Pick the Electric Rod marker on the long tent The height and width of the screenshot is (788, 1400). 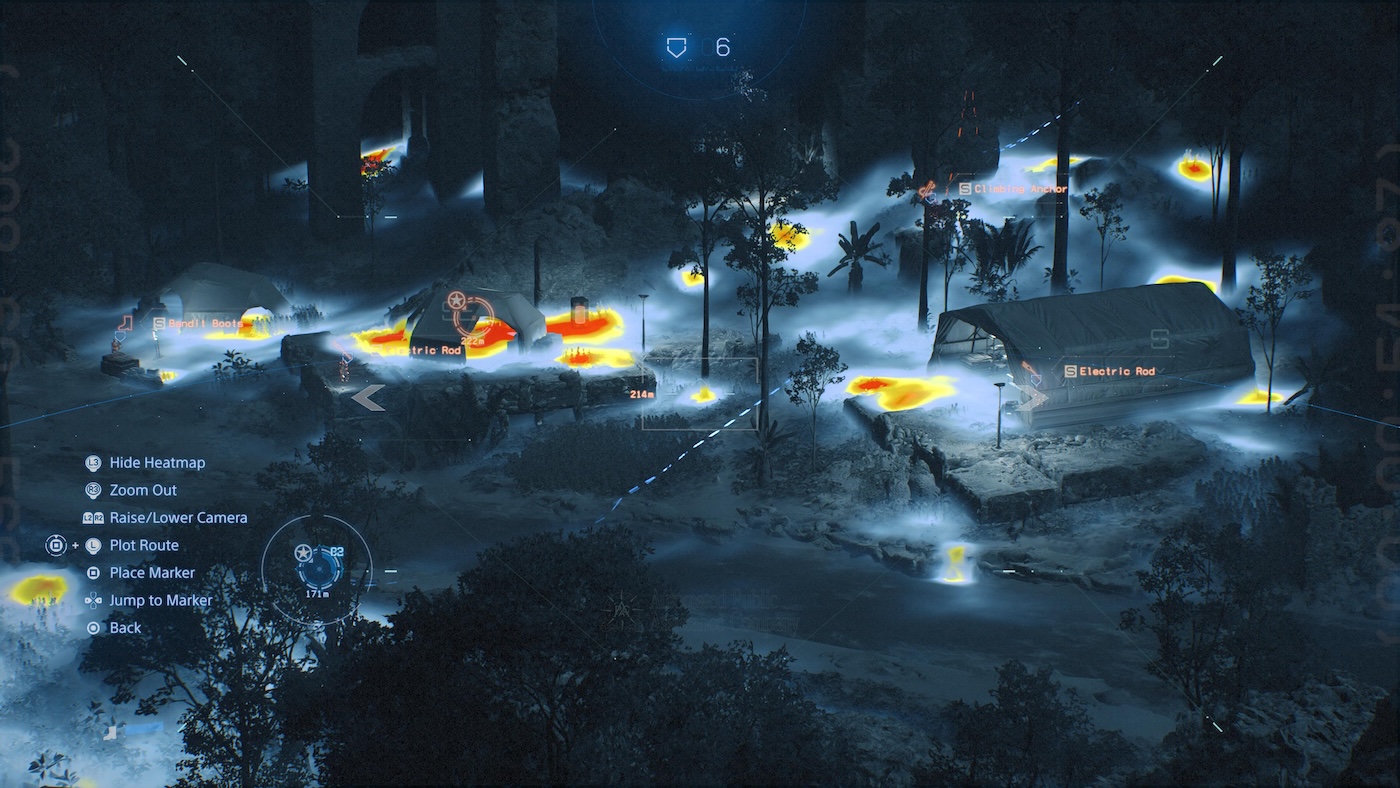[x=1109, y=371]
